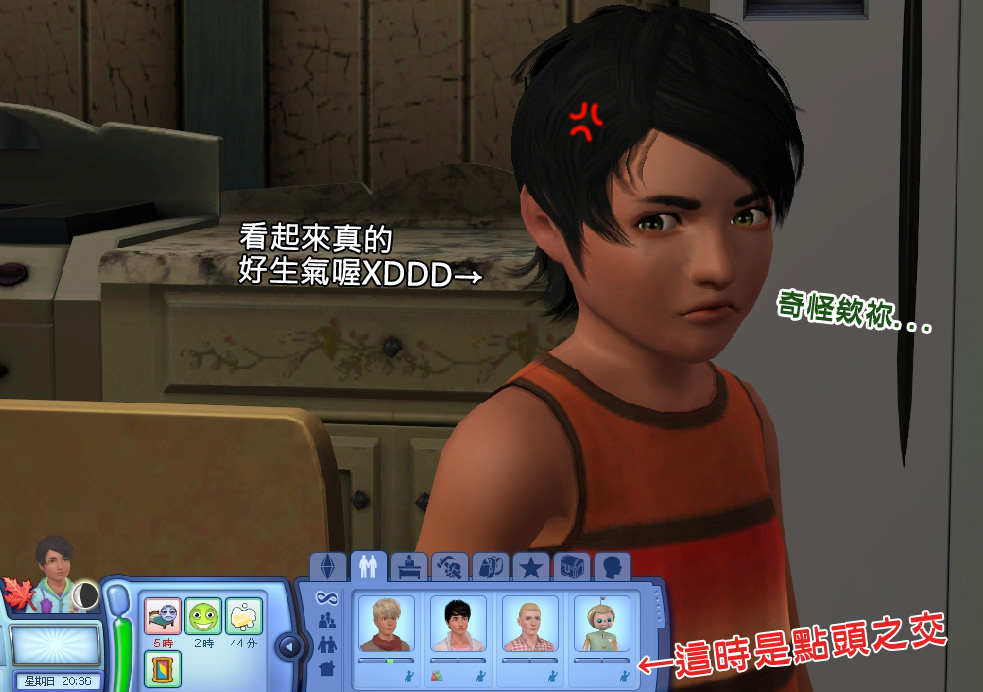Screen dimensions: 983x692
Task: Show the Skills tab with hammer icon
Action: [x=449, y=568]
